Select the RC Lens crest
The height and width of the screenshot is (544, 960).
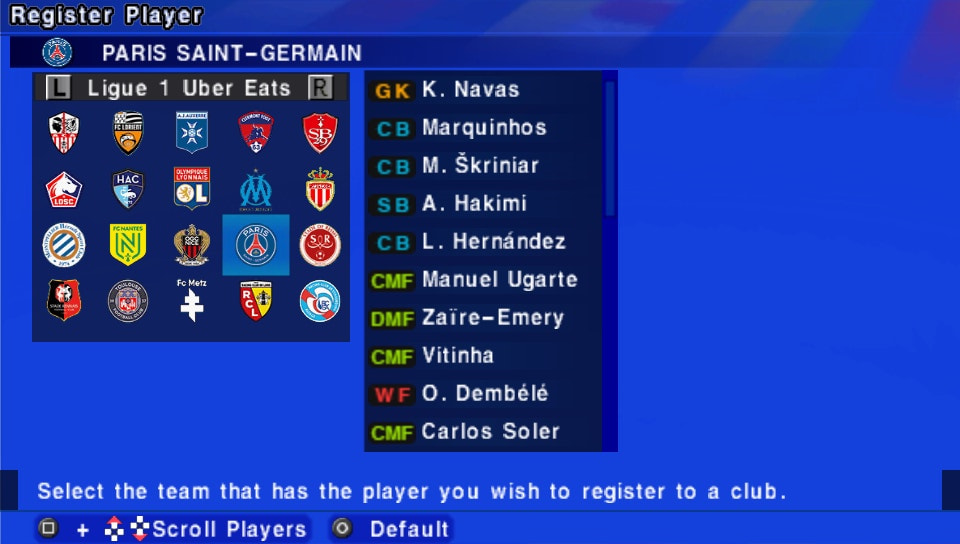[256, 300]
